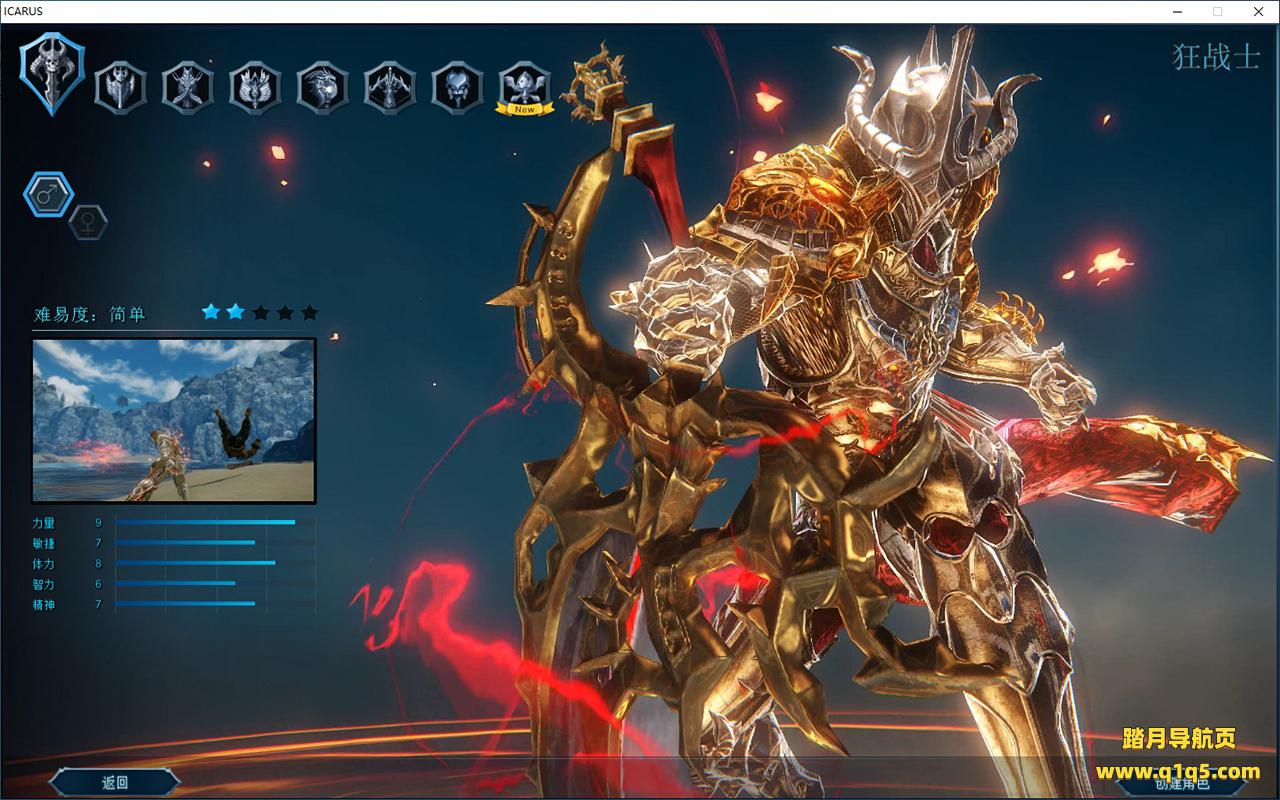The image size is (1280, 800).
Task: Select the horned skull Berserker class emblem
Action: [x=53, y=73]
